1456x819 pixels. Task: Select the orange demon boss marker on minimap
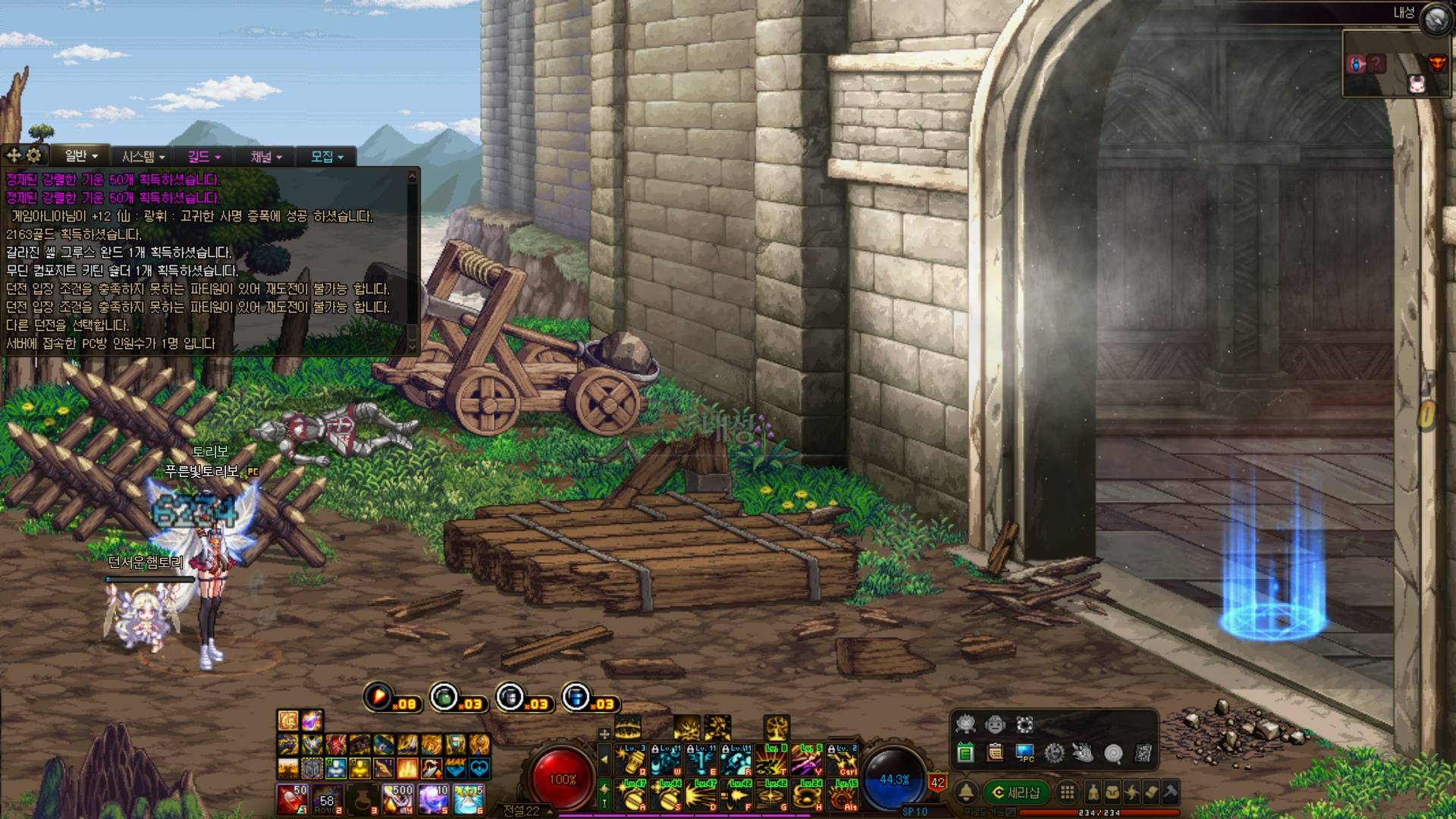[1436, 64]
